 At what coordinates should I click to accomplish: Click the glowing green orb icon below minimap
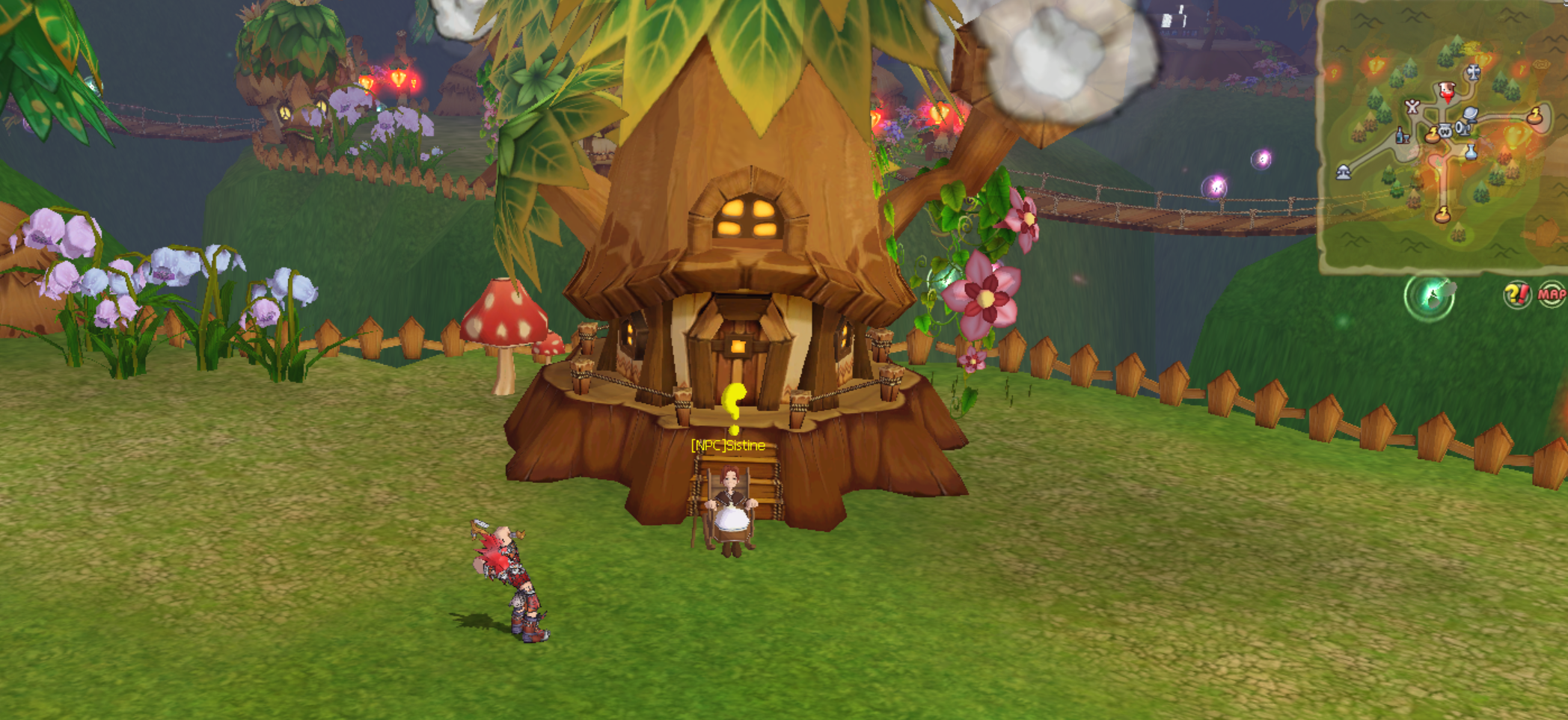[1429, 297]
